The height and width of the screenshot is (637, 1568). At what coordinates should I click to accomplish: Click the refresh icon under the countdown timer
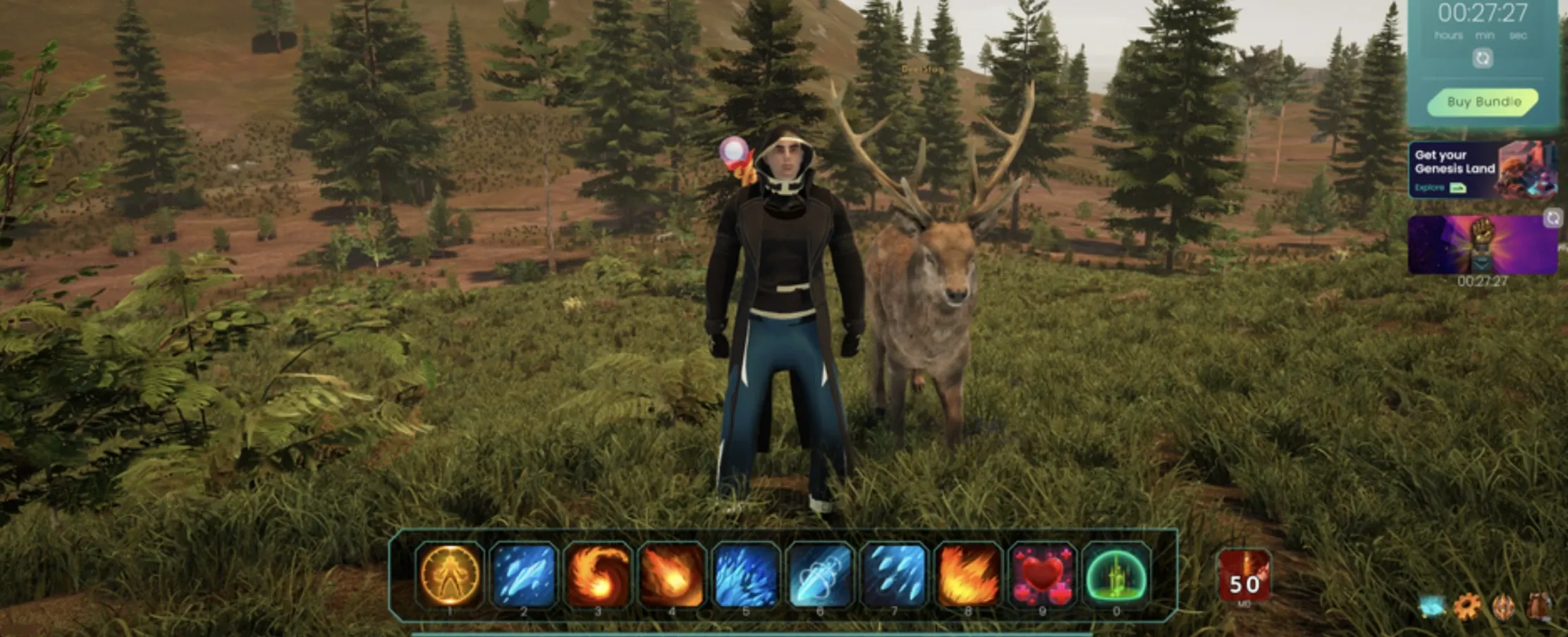(x=1483, y=58)
